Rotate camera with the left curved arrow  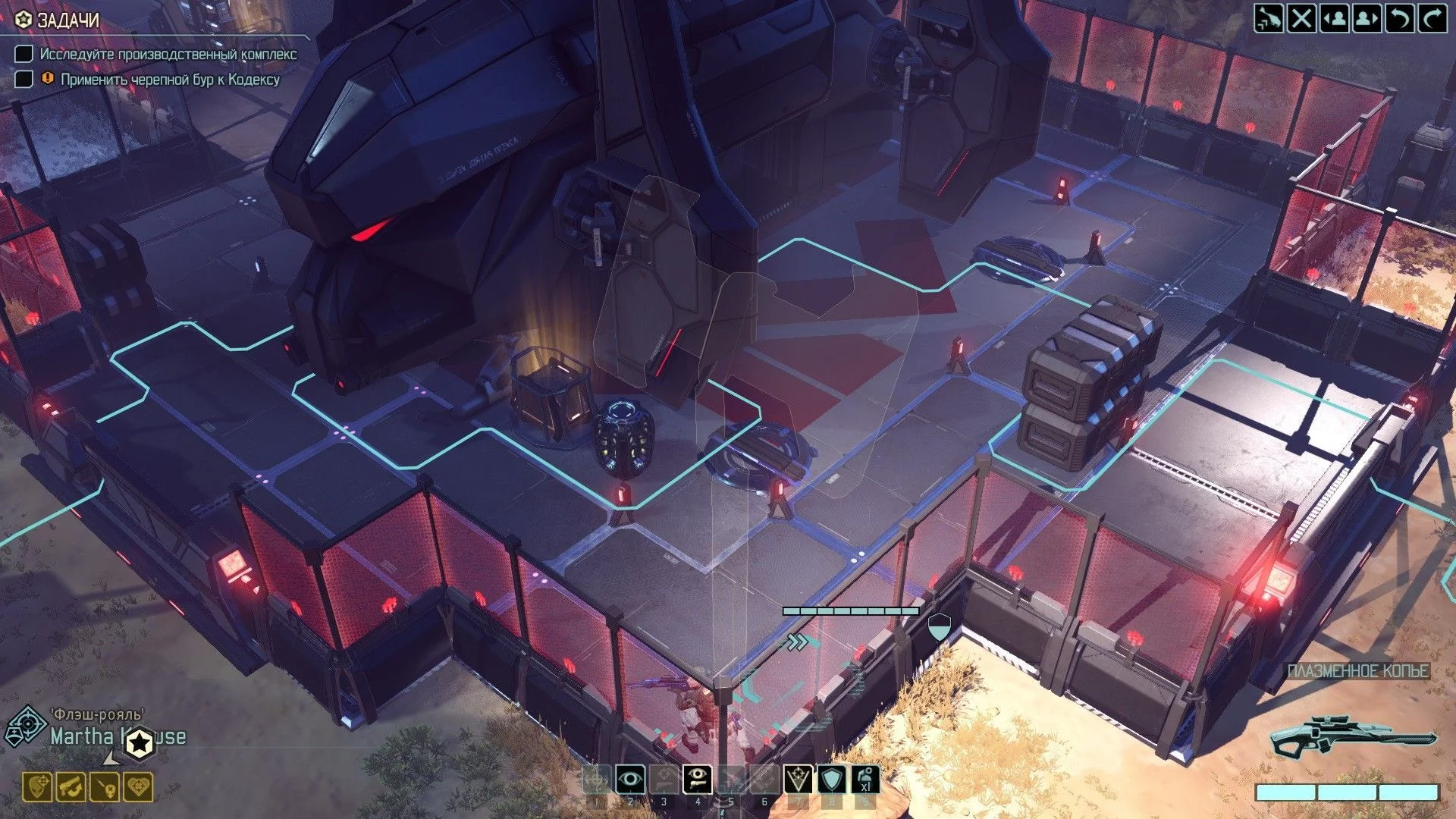(x=1400, y=18)
